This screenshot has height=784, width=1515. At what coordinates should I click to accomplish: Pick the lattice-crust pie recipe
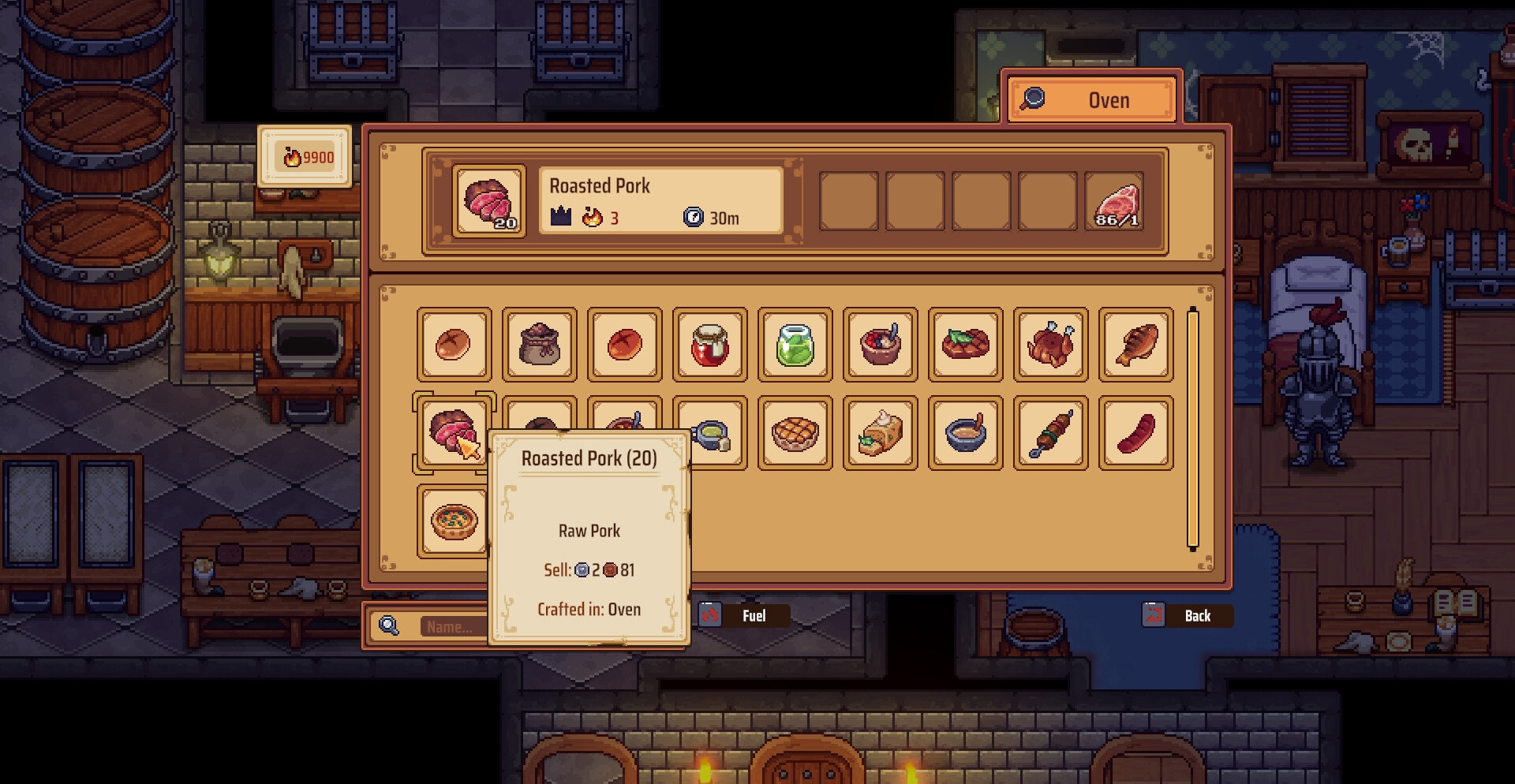tap(795, 433)
